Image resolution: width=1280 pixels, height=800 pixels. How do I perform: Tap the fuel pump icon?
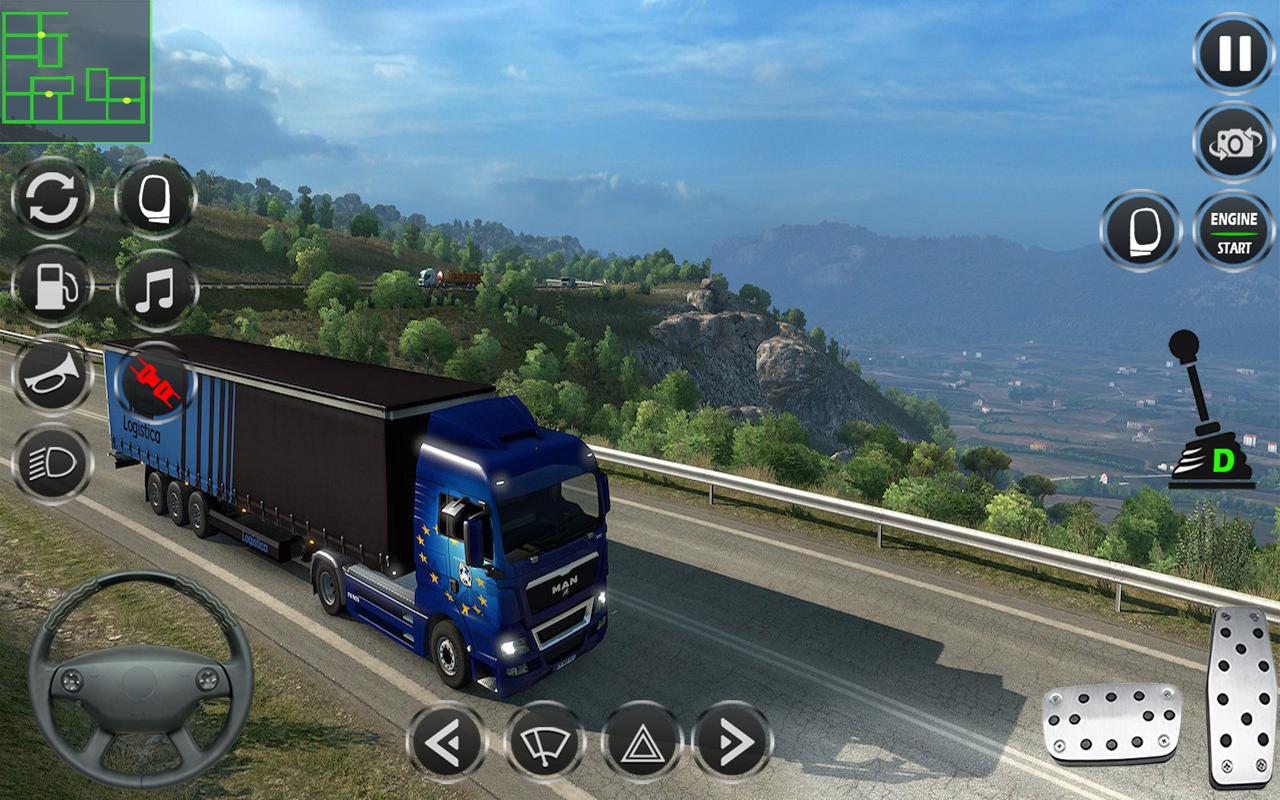pyautogui.click(x=52, y=286)
